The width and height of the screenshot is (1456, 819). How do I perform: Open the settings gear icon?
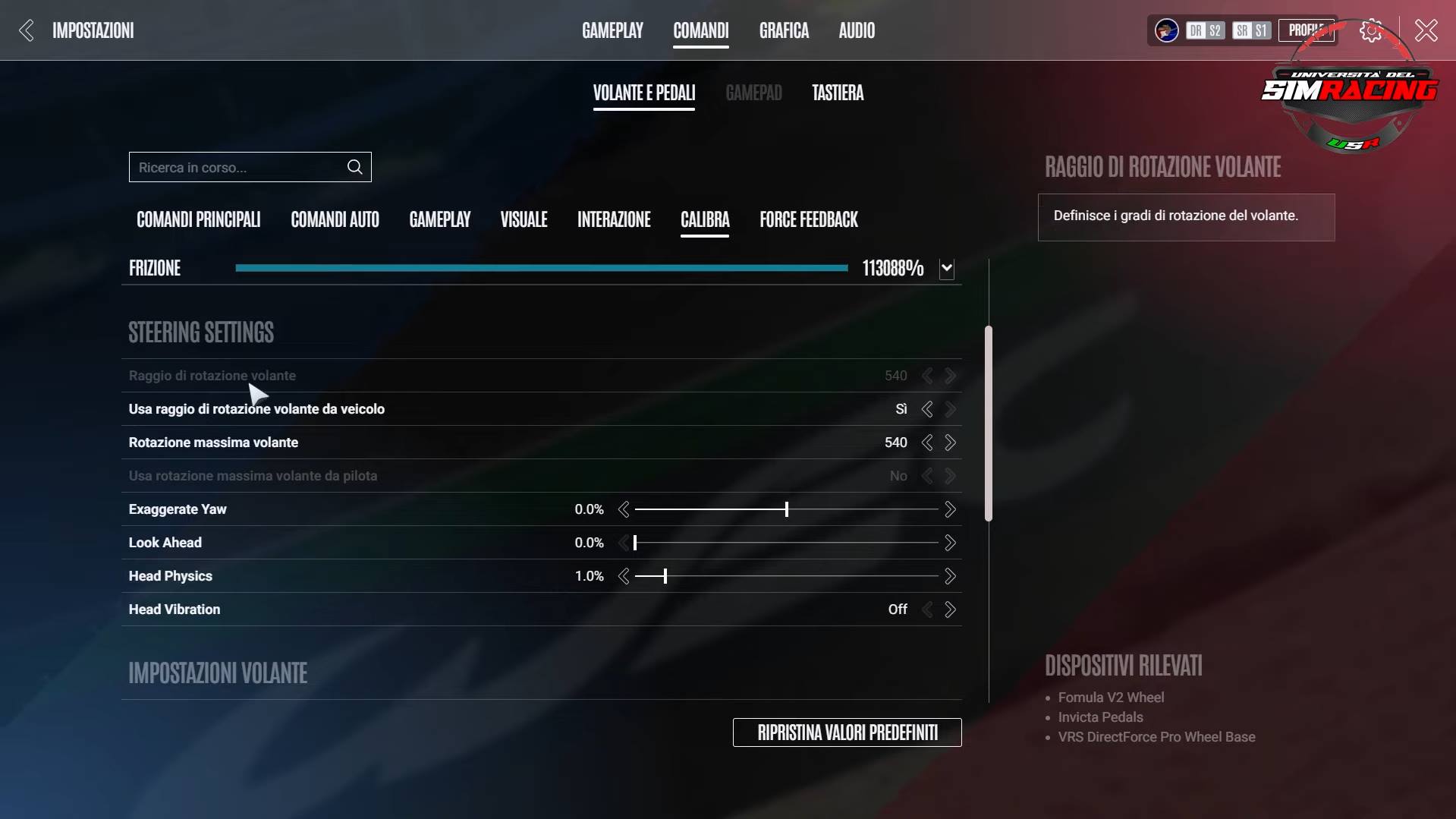(x=1370, y=30)
